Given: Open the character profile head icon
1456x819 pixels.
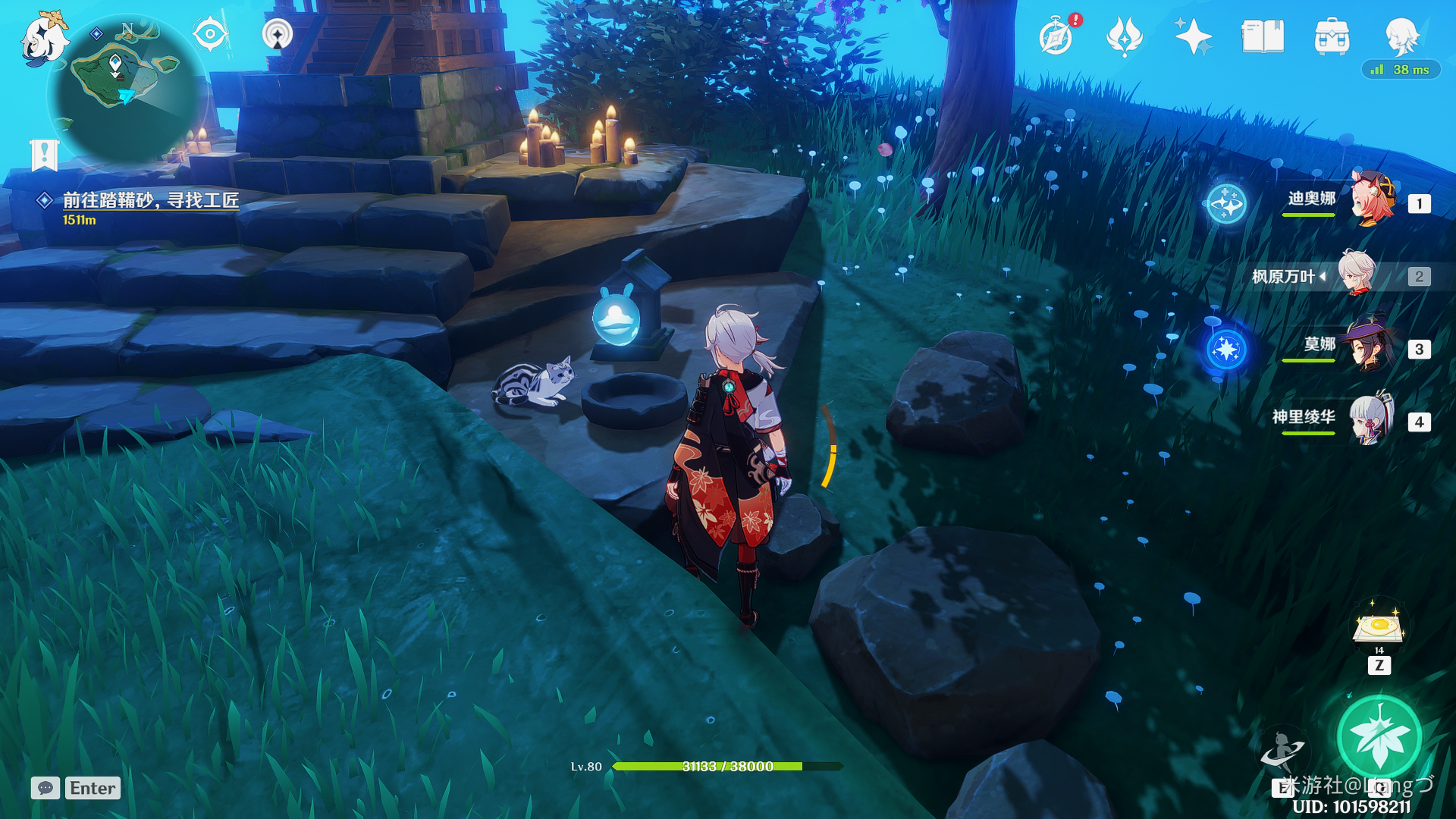Looking at the screenshot, I should 1401,35.
